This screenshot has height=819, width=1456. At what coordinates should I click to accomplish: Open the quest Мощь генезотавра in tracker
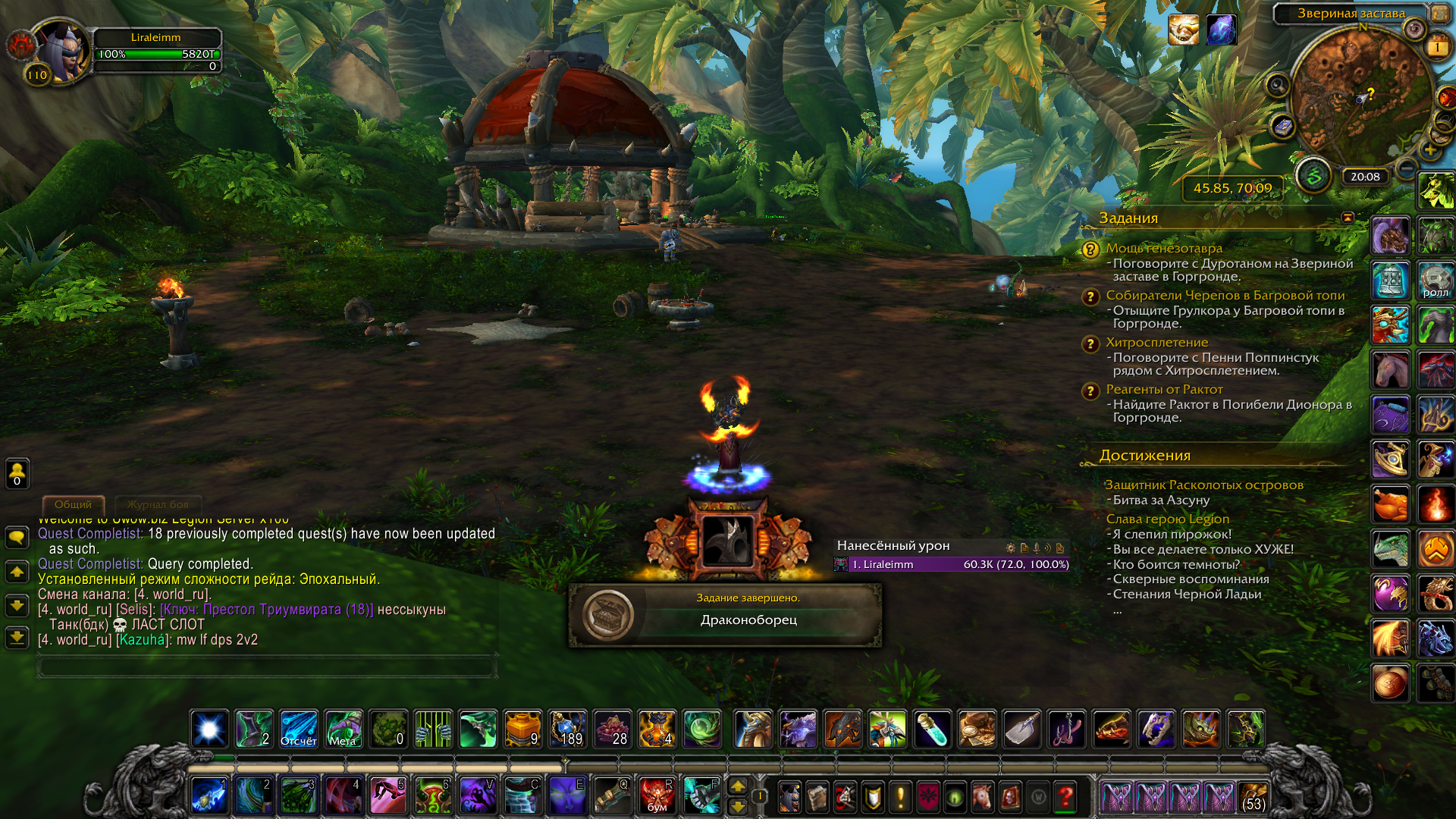pyautogui.click(x=1163, y=248)
